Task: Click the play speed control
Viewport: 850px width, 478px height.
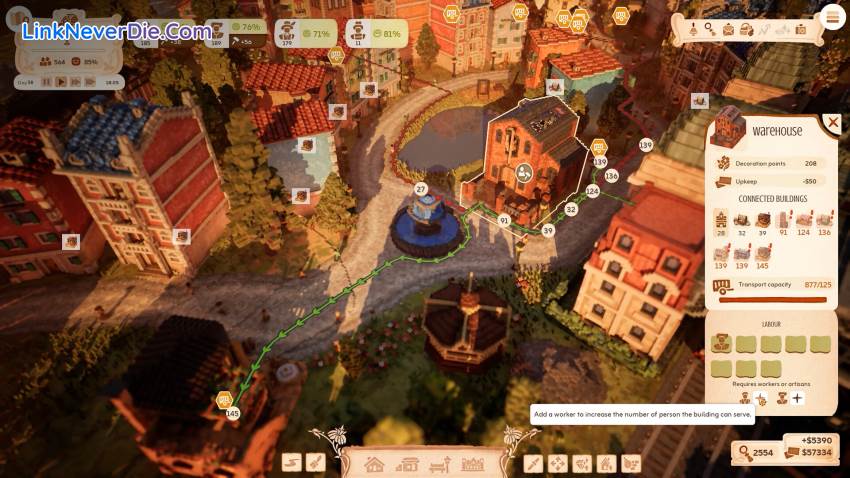Action: (x=61, y=82)
